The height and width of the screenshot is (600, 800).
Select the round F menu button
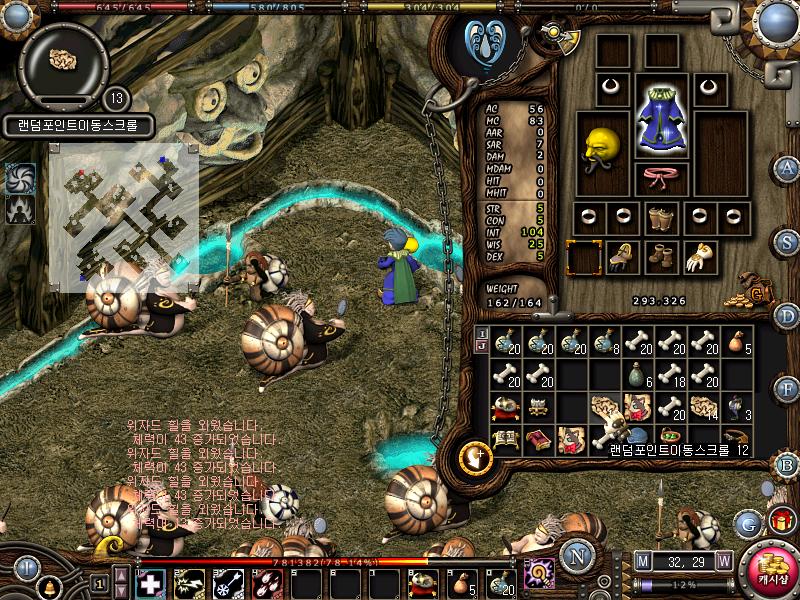pos(788,386)
